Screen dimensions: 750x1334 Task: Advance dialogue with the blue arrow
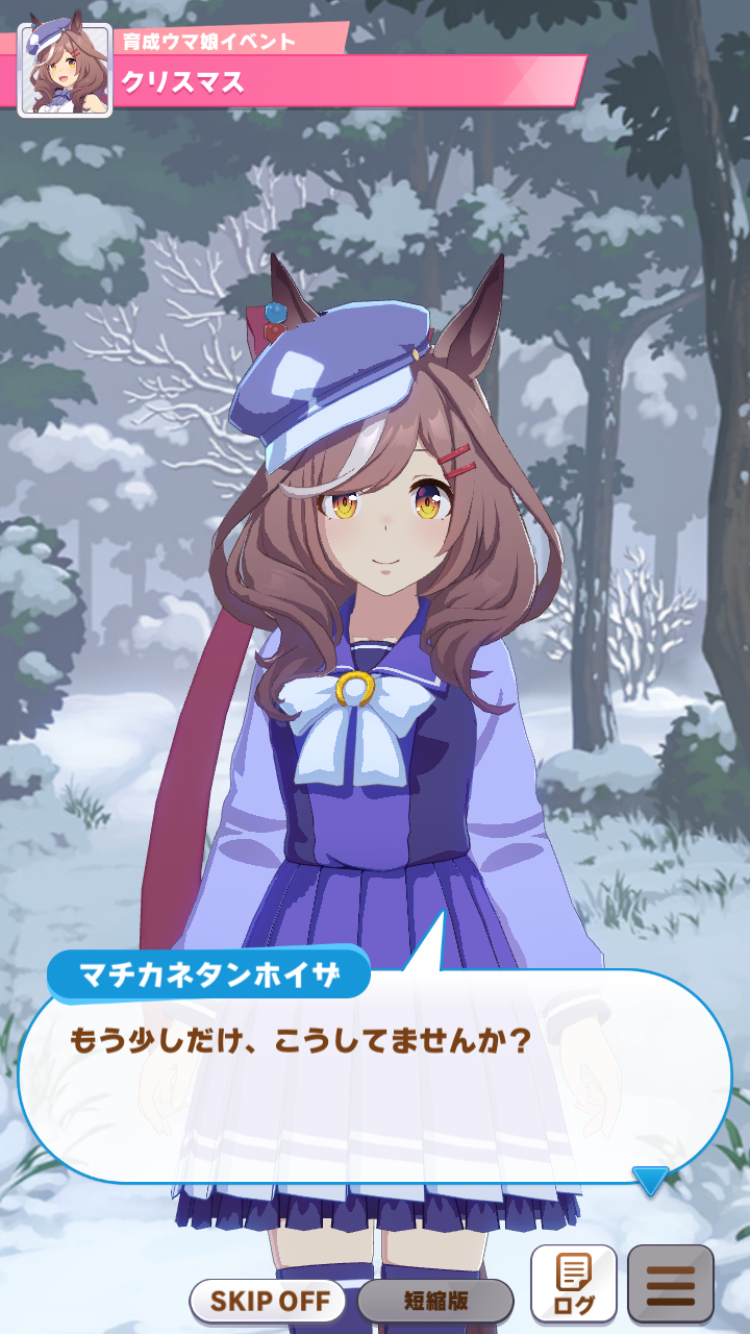pyautogui.click(x=650, y=1180)
